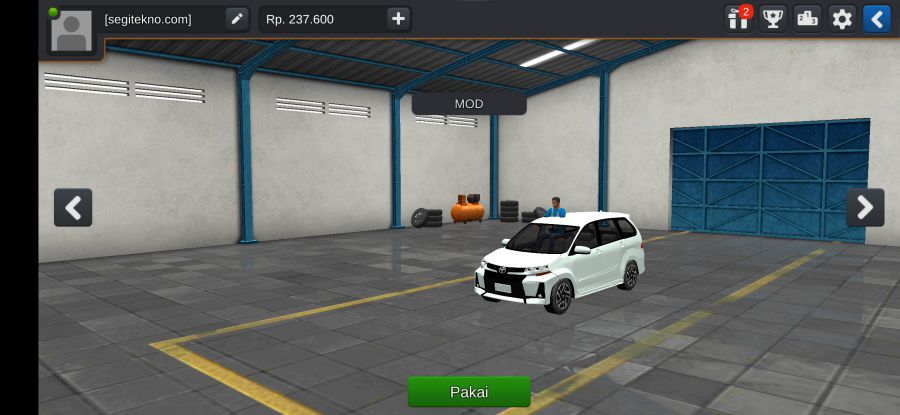Go back using the blue arrow button
Image resolution: width=900 pixels, height=415 pixels.
point(877,19)
